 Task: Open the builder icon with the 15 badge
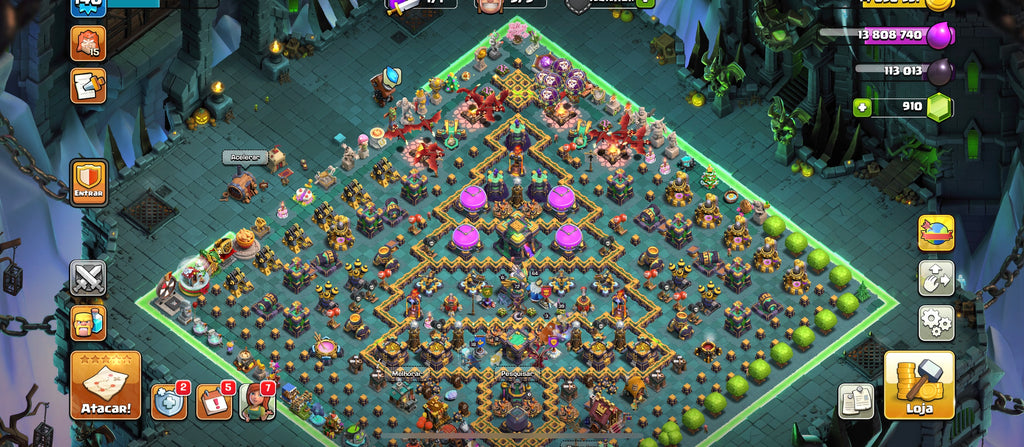tap(88, 43)
